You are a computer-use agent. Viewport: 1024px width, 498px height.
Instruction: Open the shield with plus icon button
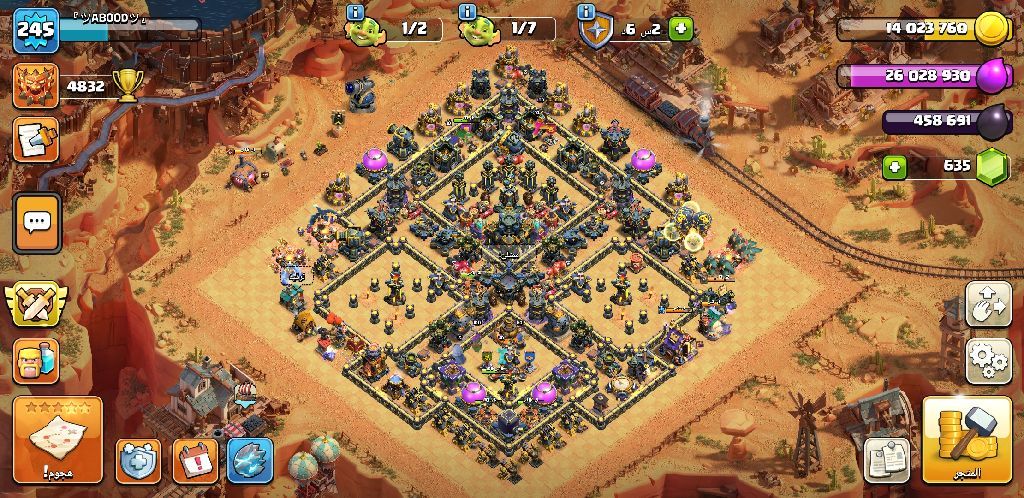(138, 461)
